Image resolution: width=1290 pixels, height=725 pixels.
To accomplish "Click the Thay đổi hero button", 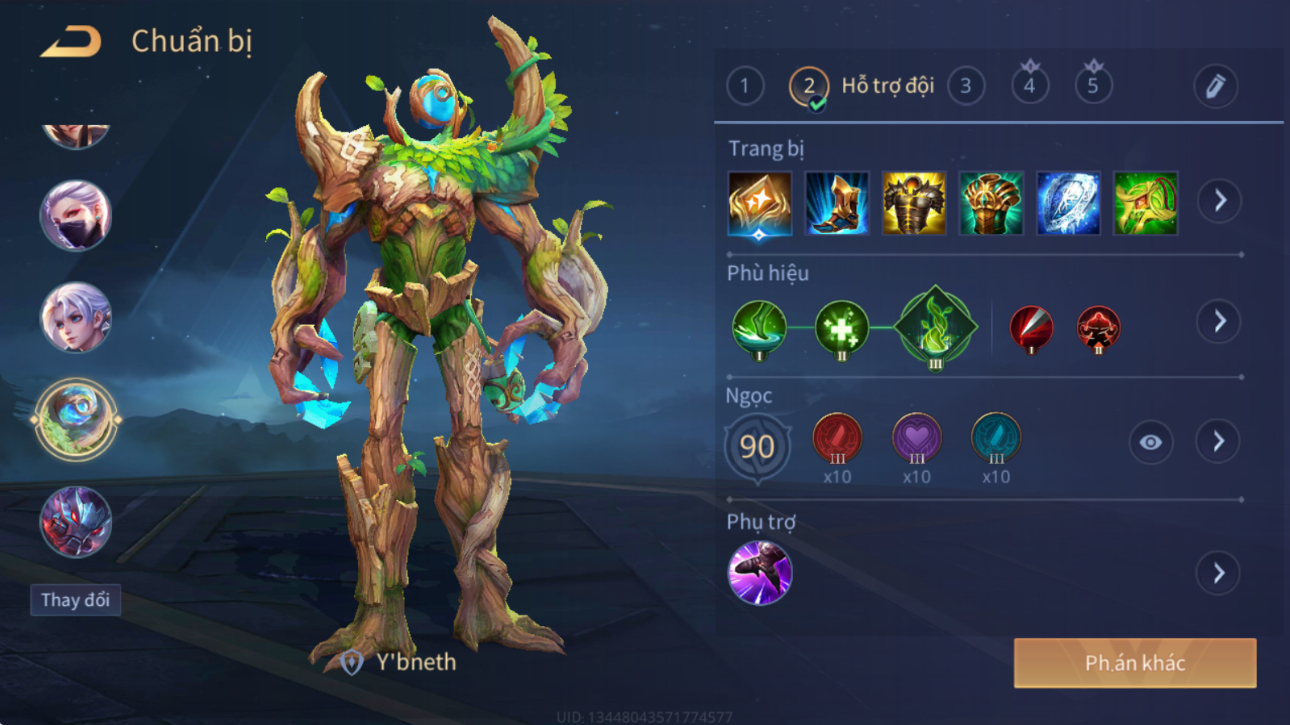I will coord(75,600).
